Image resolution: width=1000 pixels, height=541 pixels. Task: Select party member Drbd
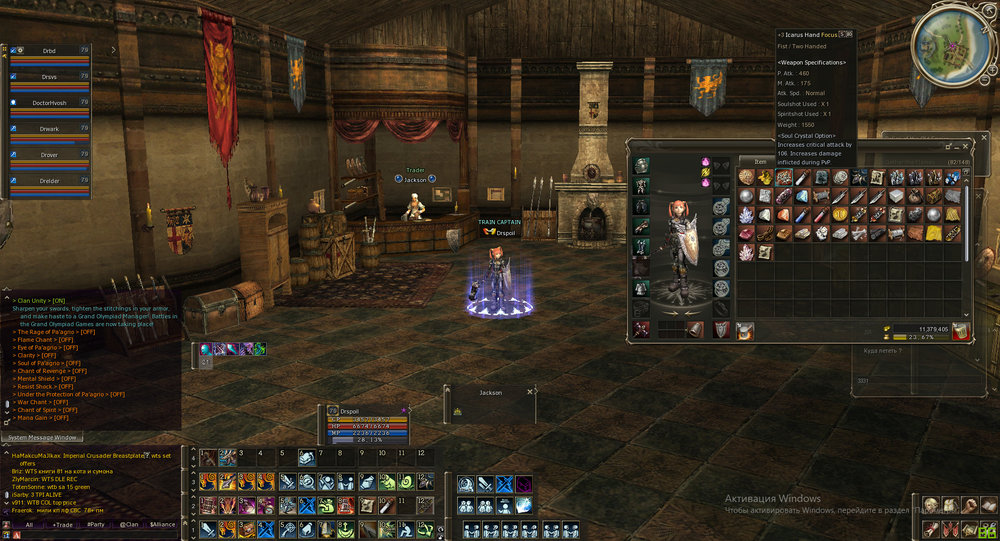point(48,50)
